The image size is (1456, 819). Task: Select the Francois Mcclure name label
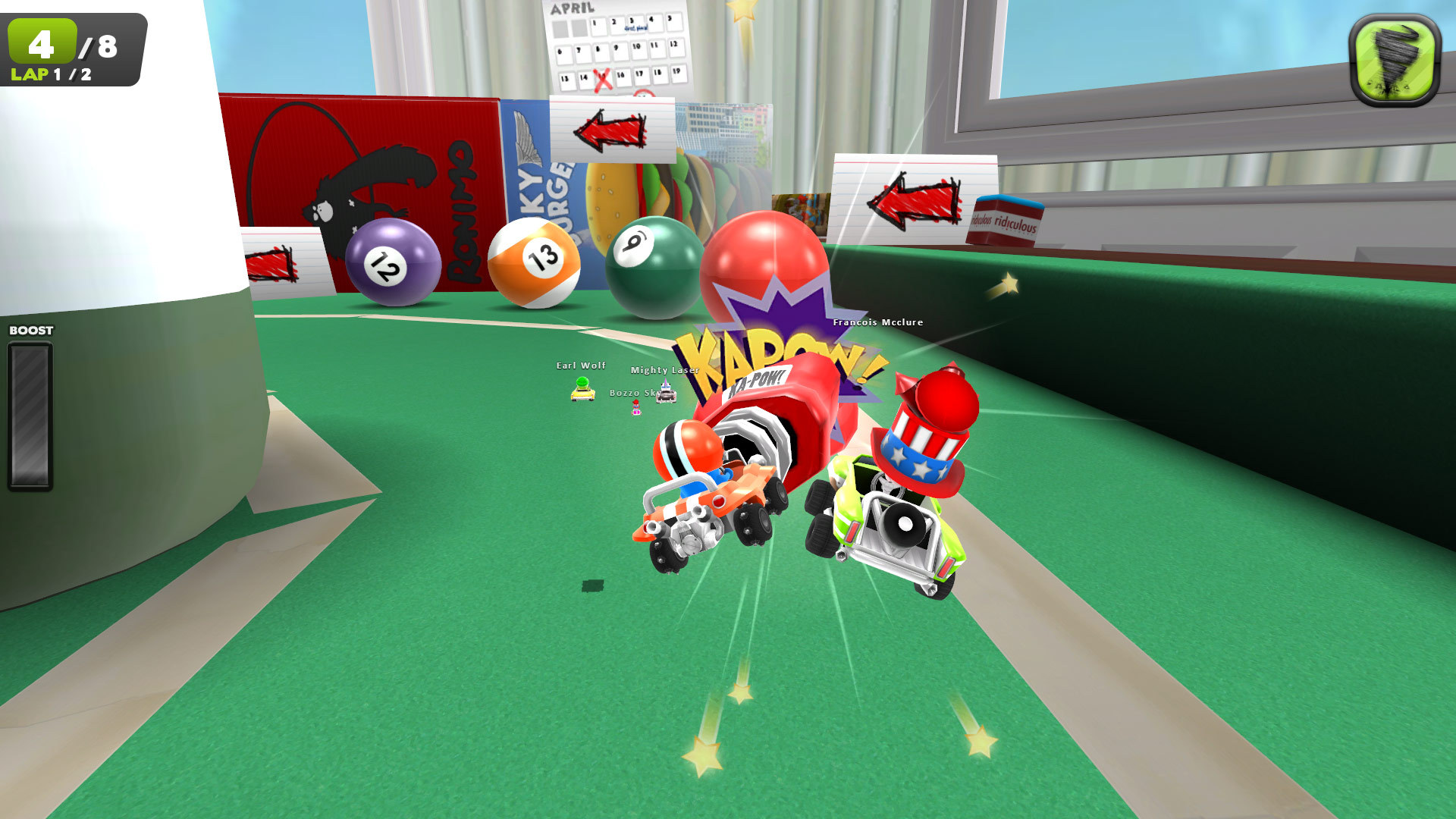point(877,322)
